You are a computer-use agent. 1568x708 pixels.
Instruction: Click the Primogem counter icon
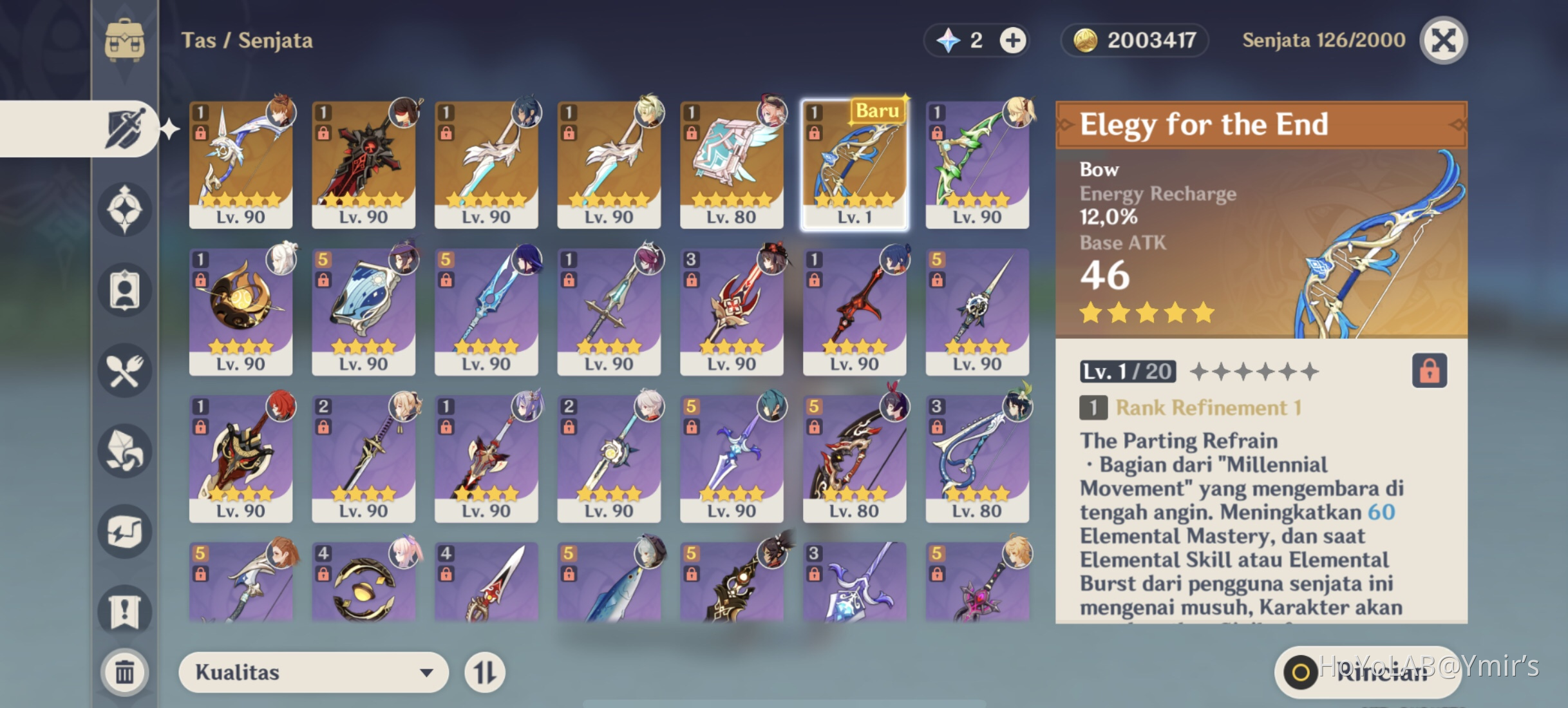(947, 39)
